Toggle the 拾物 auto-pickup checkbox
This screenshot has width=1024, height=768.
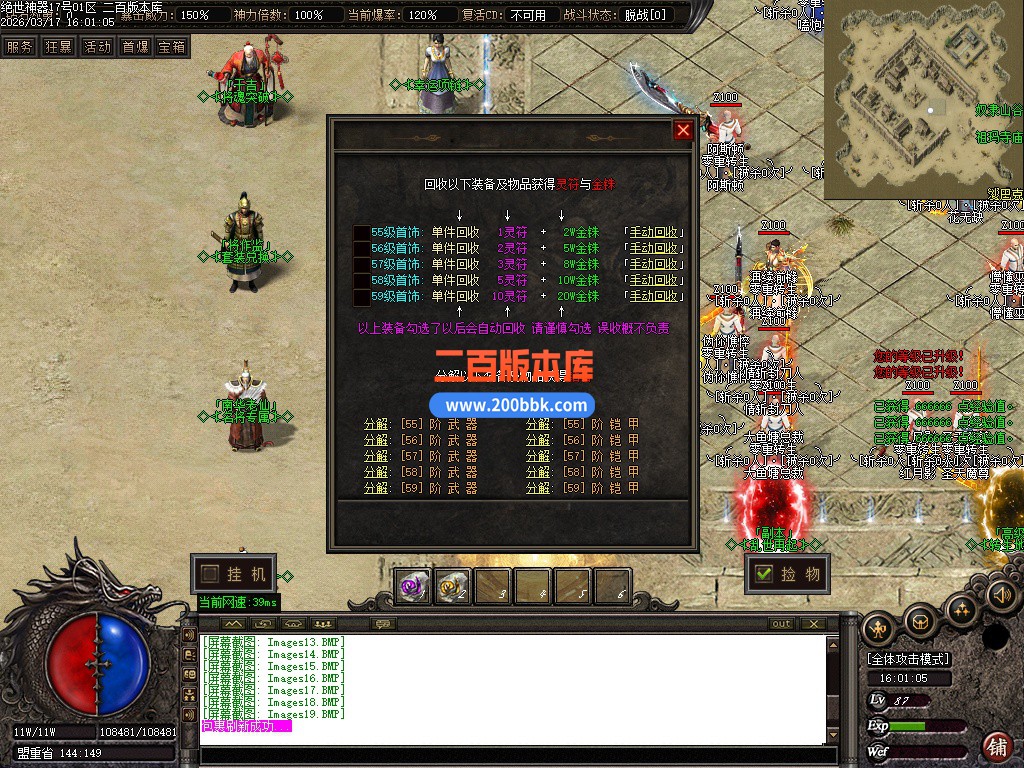(764, 574)
